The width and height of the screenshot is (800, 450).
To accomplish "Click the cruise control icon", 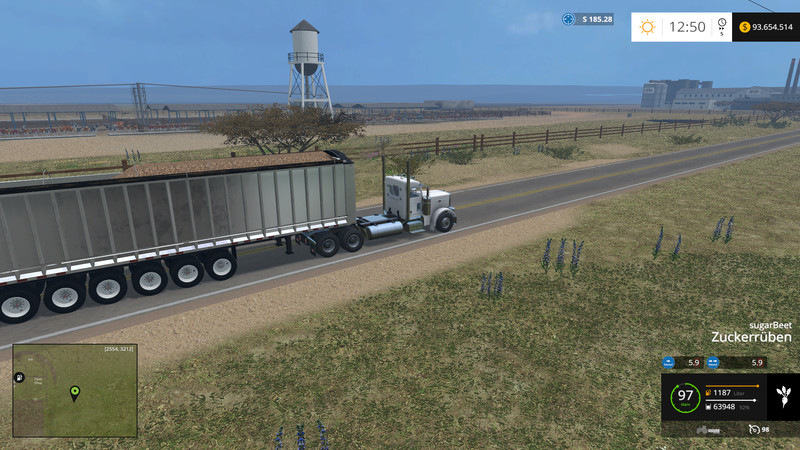I will pyautogui.click(x=753, y=429).
